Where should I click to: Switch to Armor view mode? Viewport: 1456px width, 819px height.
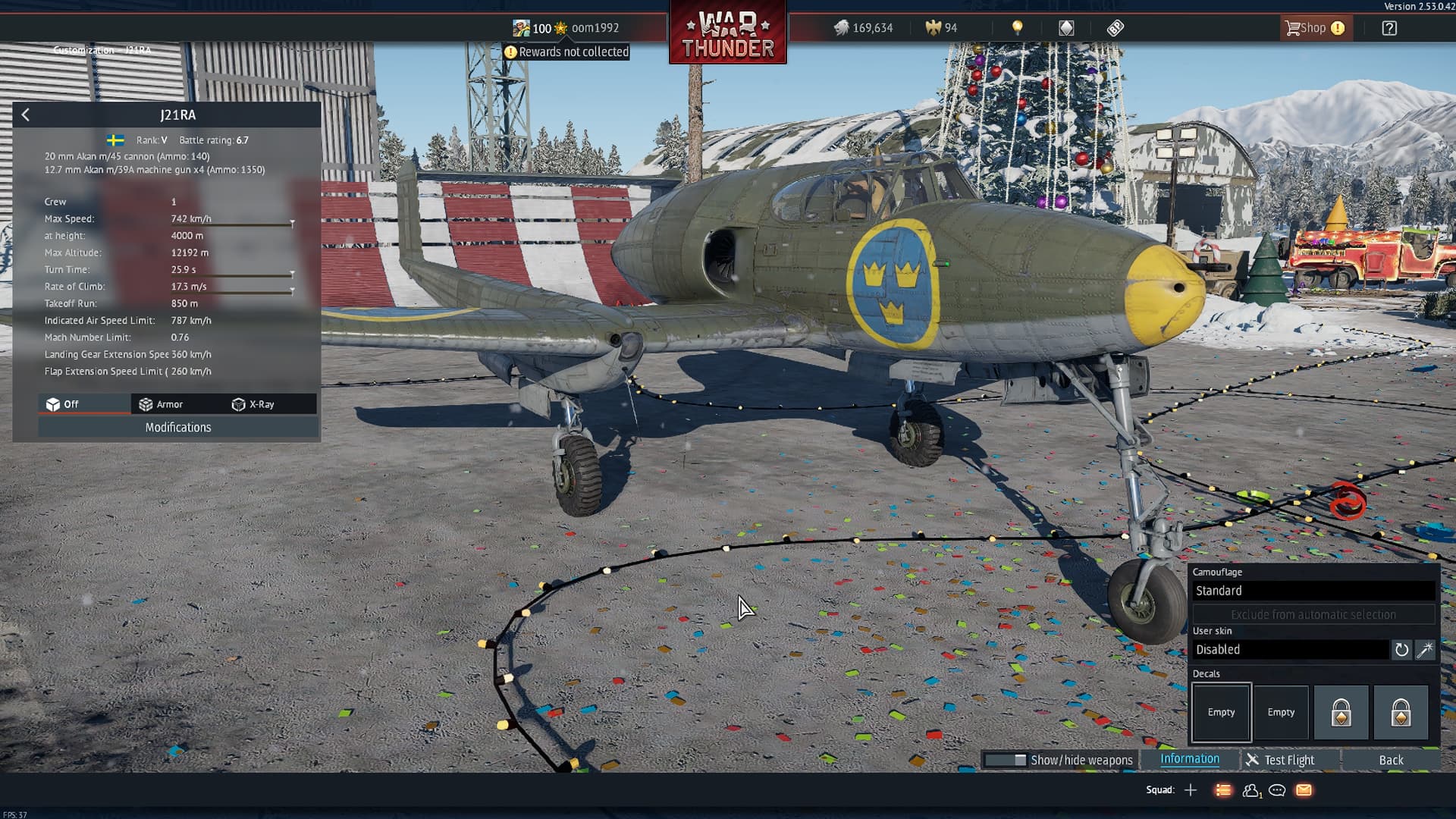click(162, 404)
